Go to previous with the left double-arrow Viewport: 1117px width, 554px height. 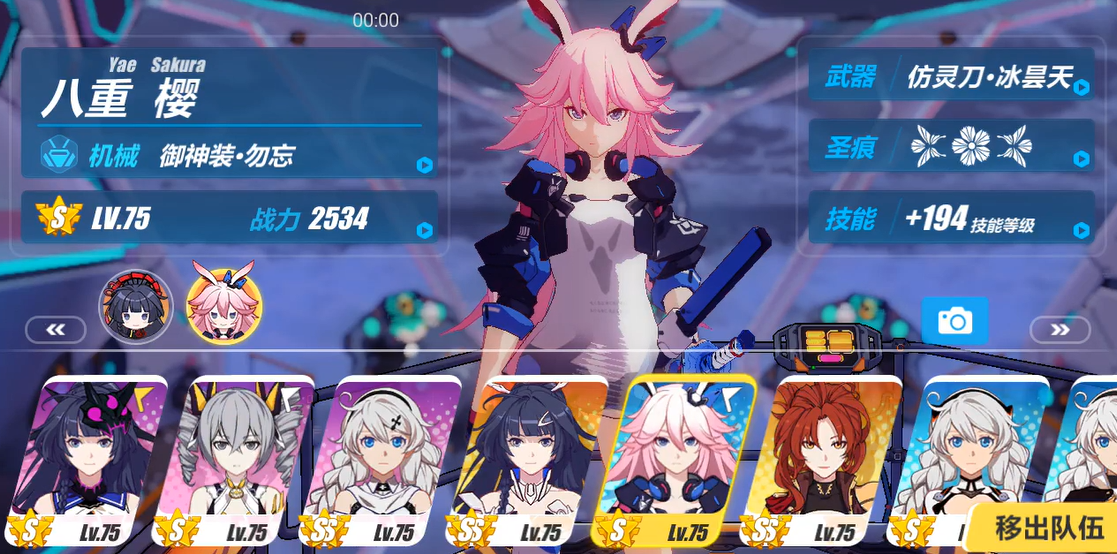click(55, 329)
